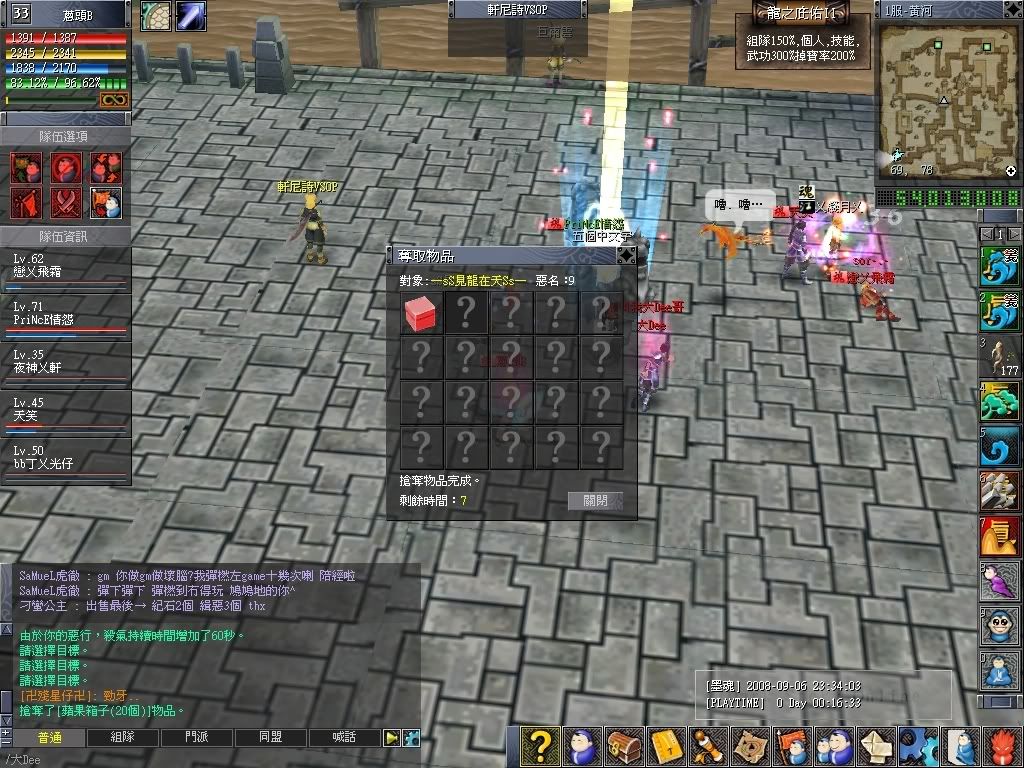1024x768 pixels.
Task: Click the red flame character icon
Action: point(1004,746)
